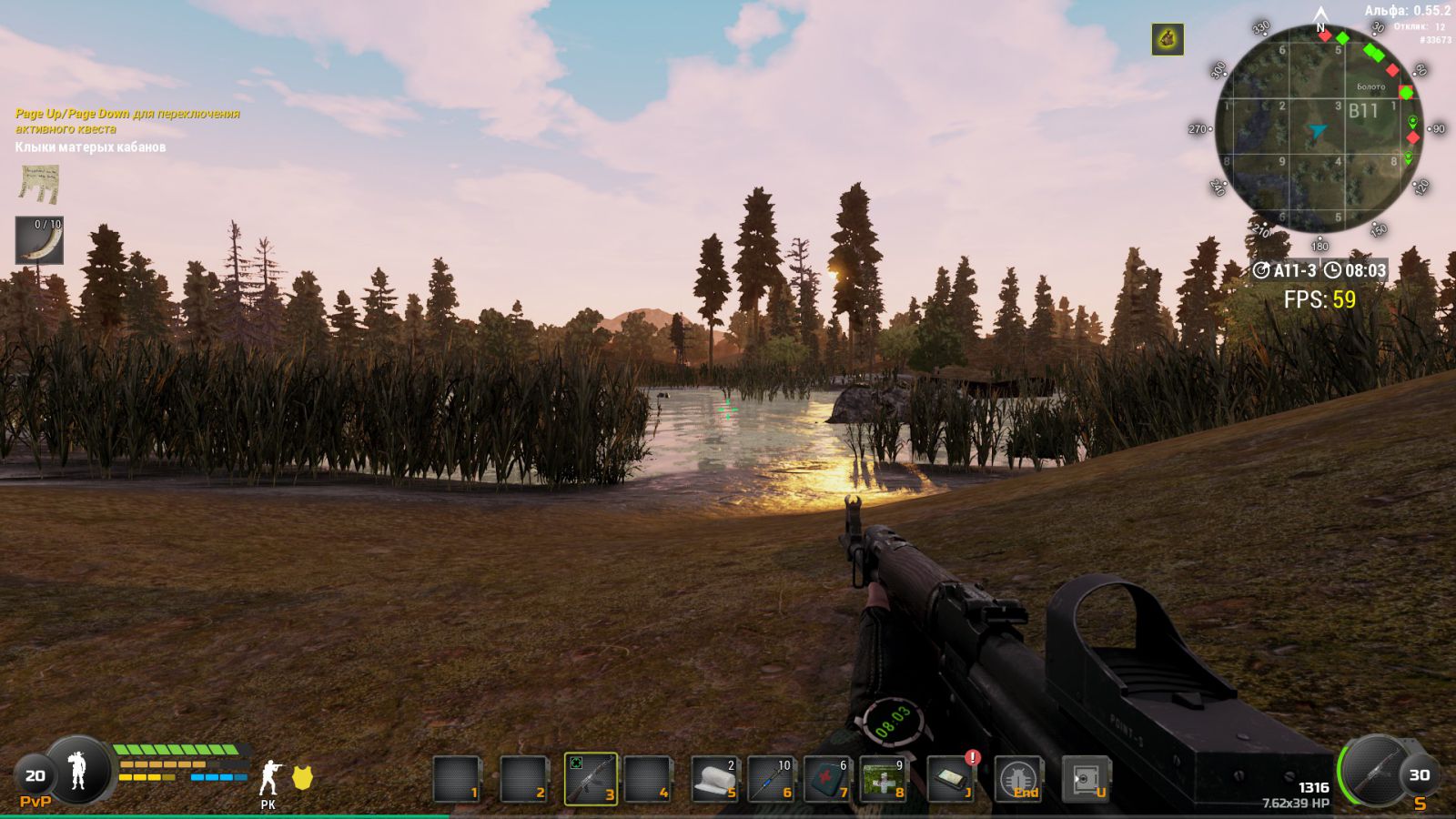Screen dimensions: 1456x819
Task: Use the bandage roll in the hotbar
Action: [714, 780]
